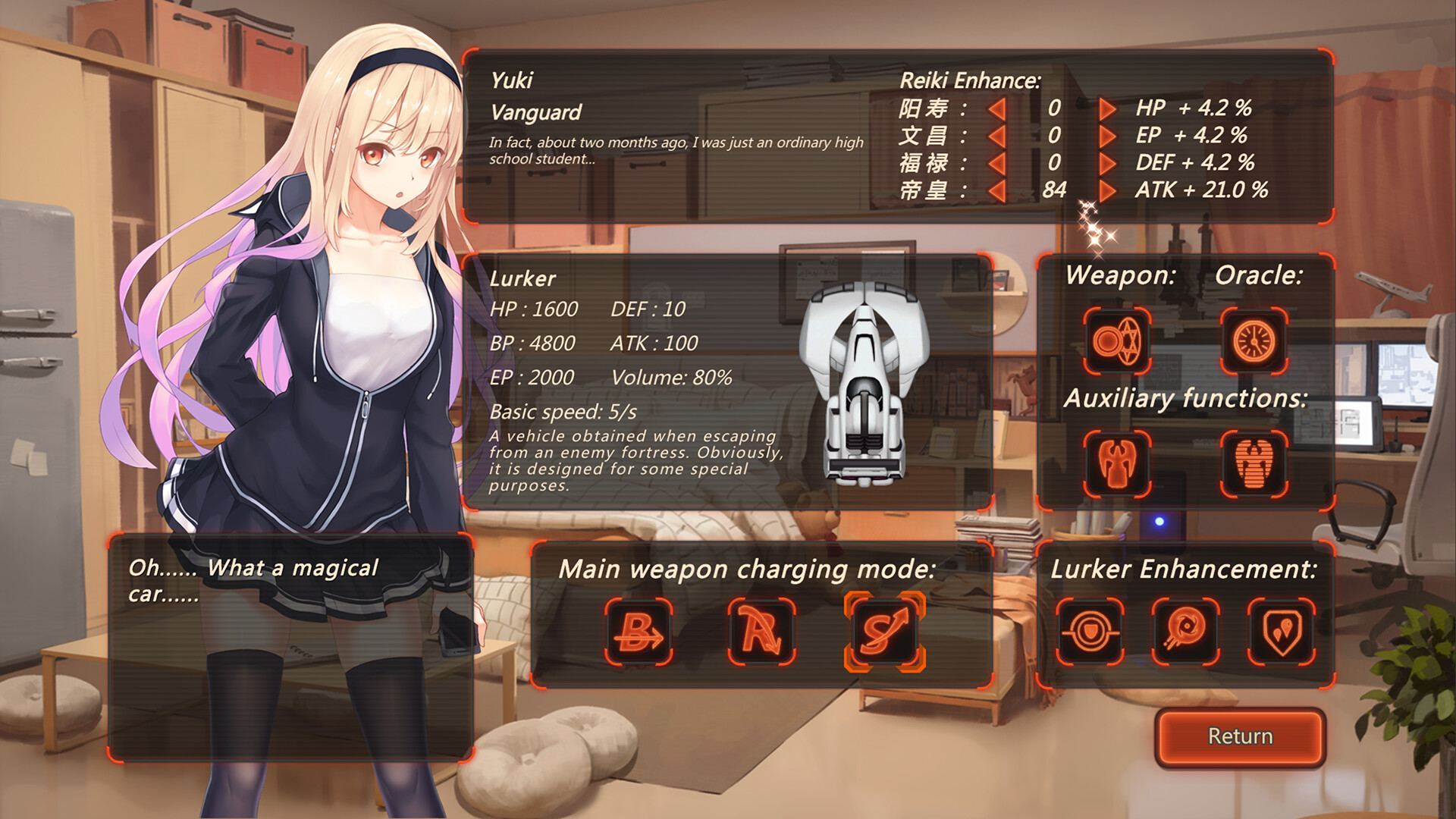1456x819 pixels.
Task: Increase 福禄 to boost DEF
Action: tap(1107, 163)
